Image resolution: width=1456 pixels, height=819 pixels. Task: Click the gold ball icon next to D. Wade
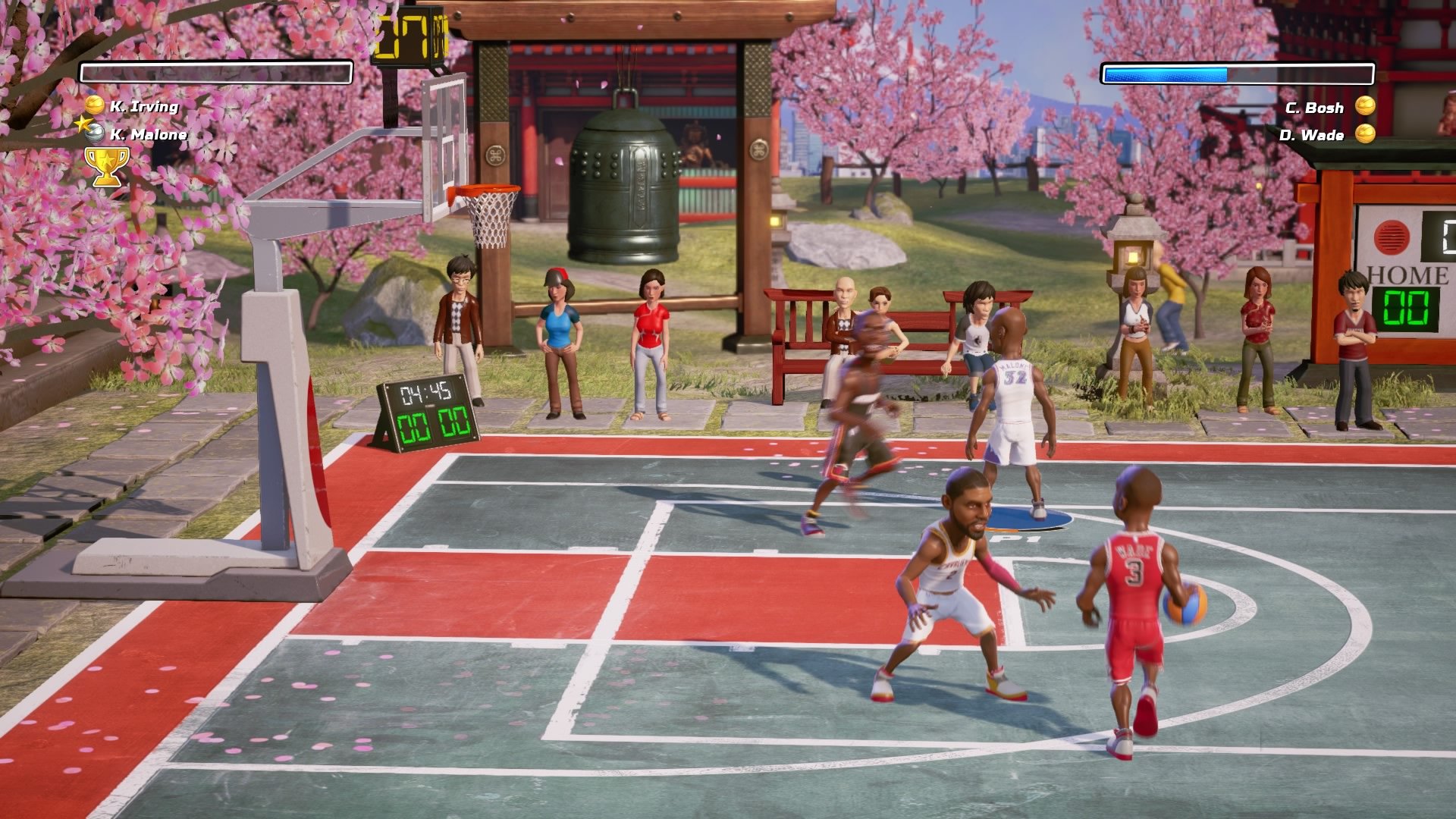[x=1365, y=134]
